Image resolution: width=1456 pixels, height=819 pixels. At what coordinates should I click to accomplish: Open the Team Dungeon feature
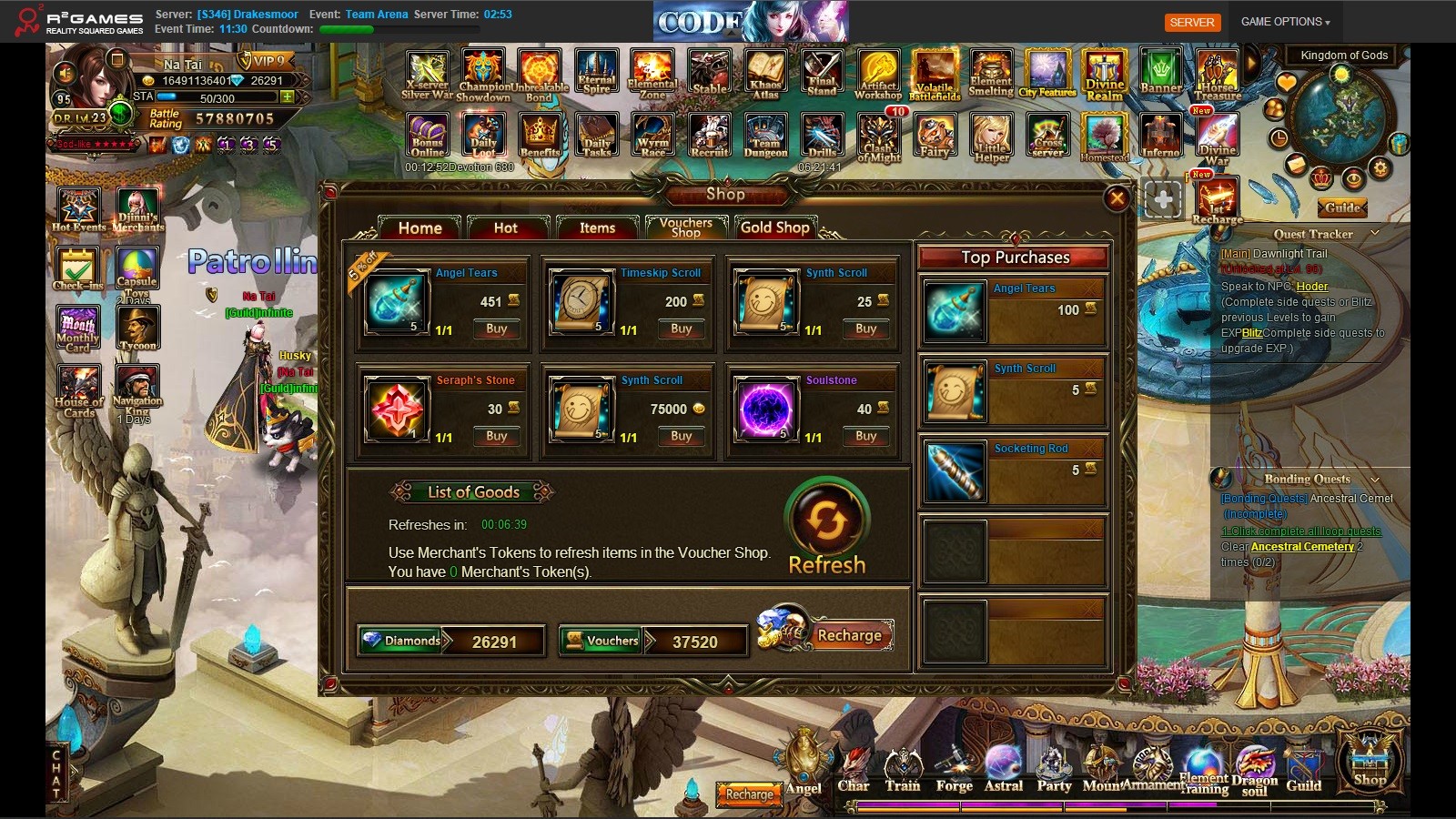(x=765, y=136)
